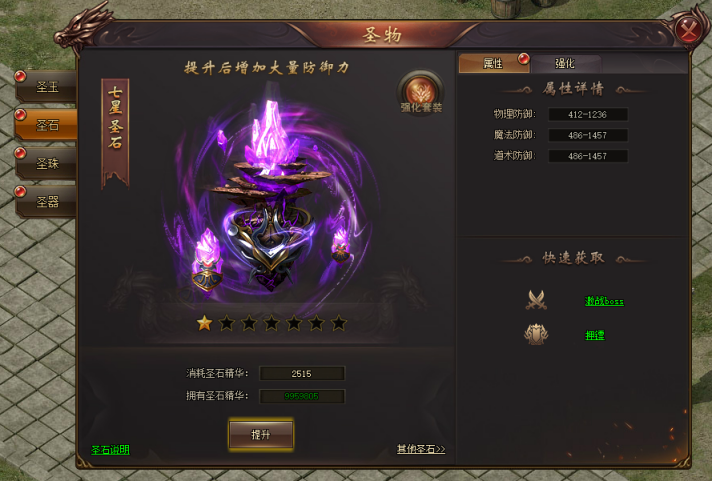Switch to the 属性 tab
The height and width of the screenshot is (482, 712).
click(x=494, y=64)
